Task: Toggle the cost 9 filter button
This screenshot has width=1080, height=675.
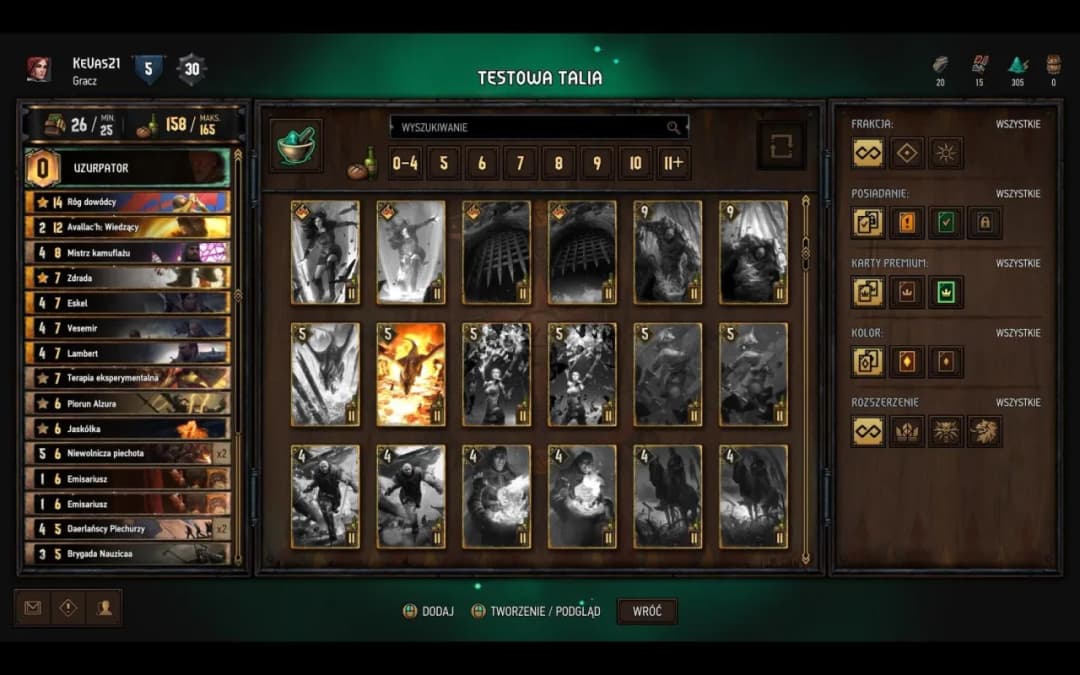Action: [597, 163]
